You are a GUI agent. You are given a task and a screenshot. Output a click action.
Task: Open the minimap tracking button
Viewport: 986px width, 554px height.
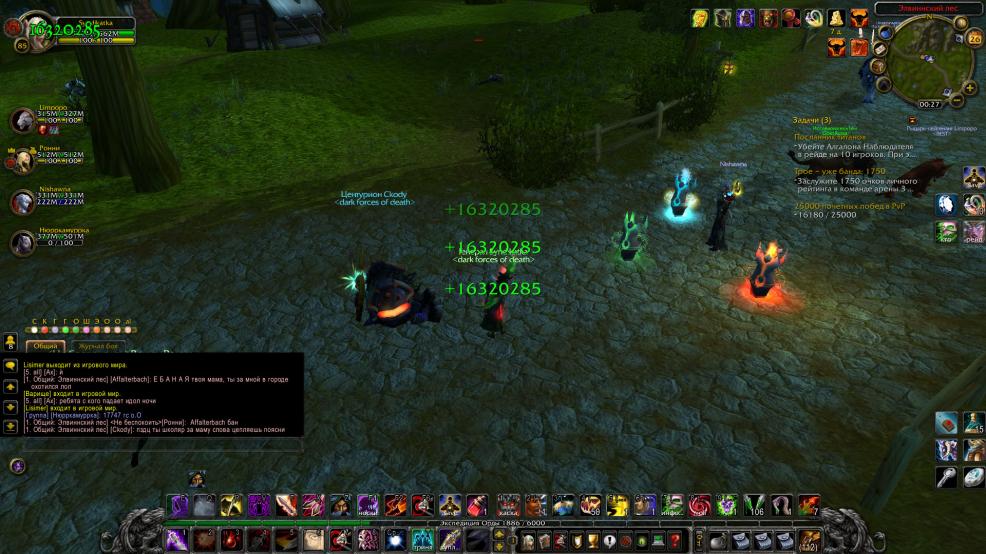[x=884, y=33]
